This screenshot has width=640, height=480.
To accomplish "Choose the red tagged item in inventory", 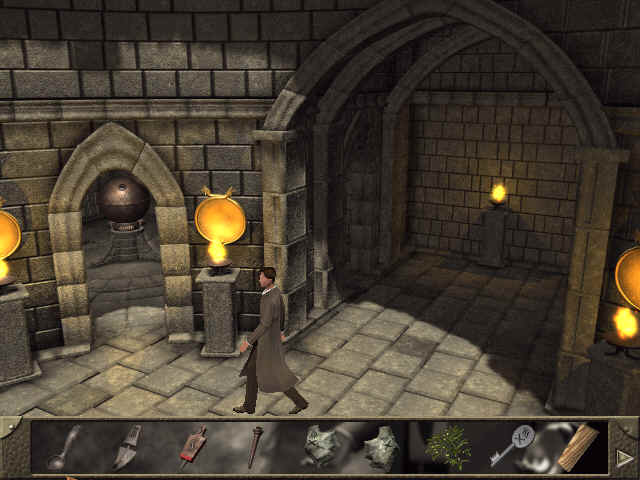I will point(191,447).
